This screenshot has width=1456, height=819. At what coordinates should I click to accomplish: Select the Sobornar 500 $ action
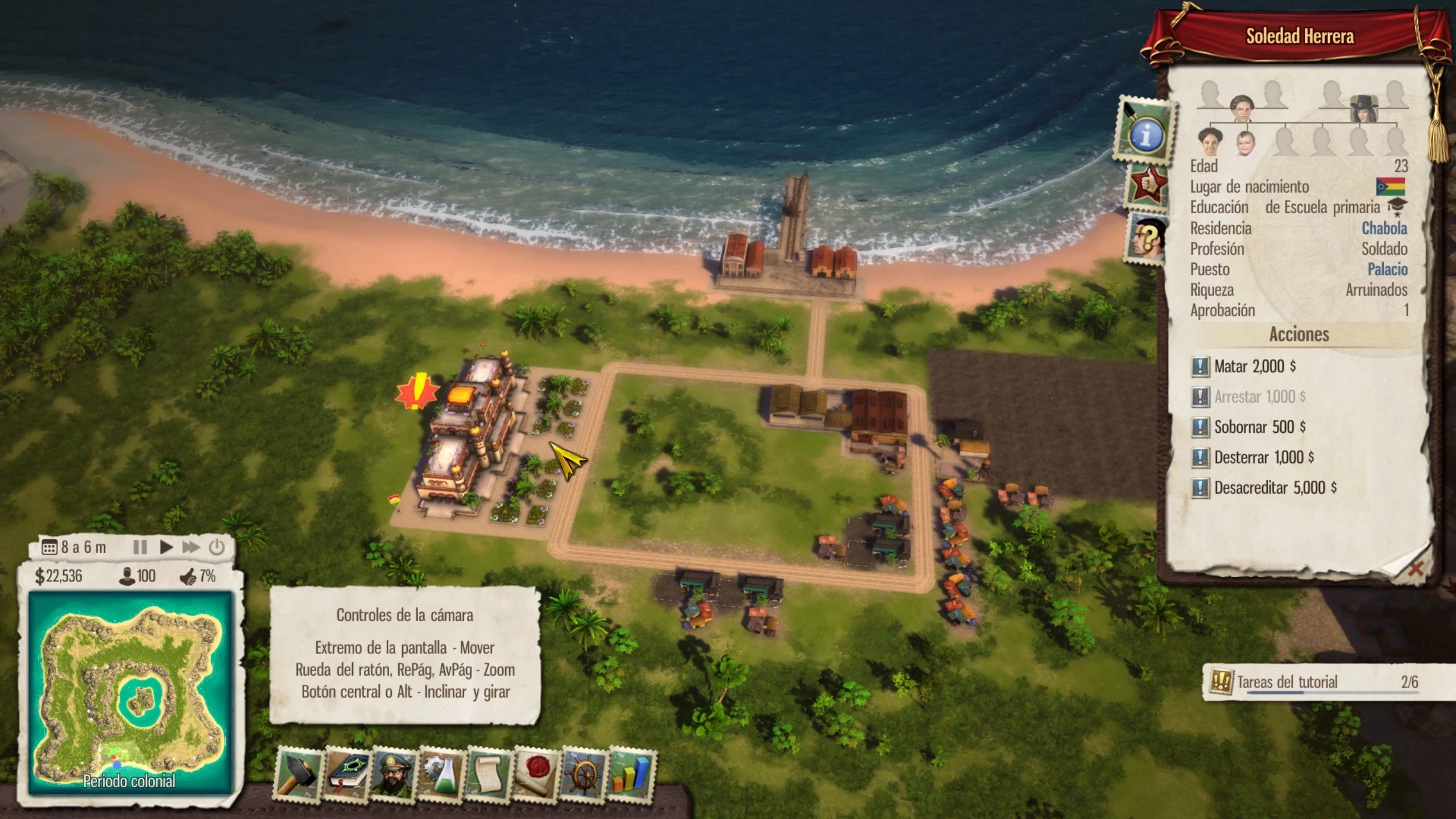tap(1259, 427)
